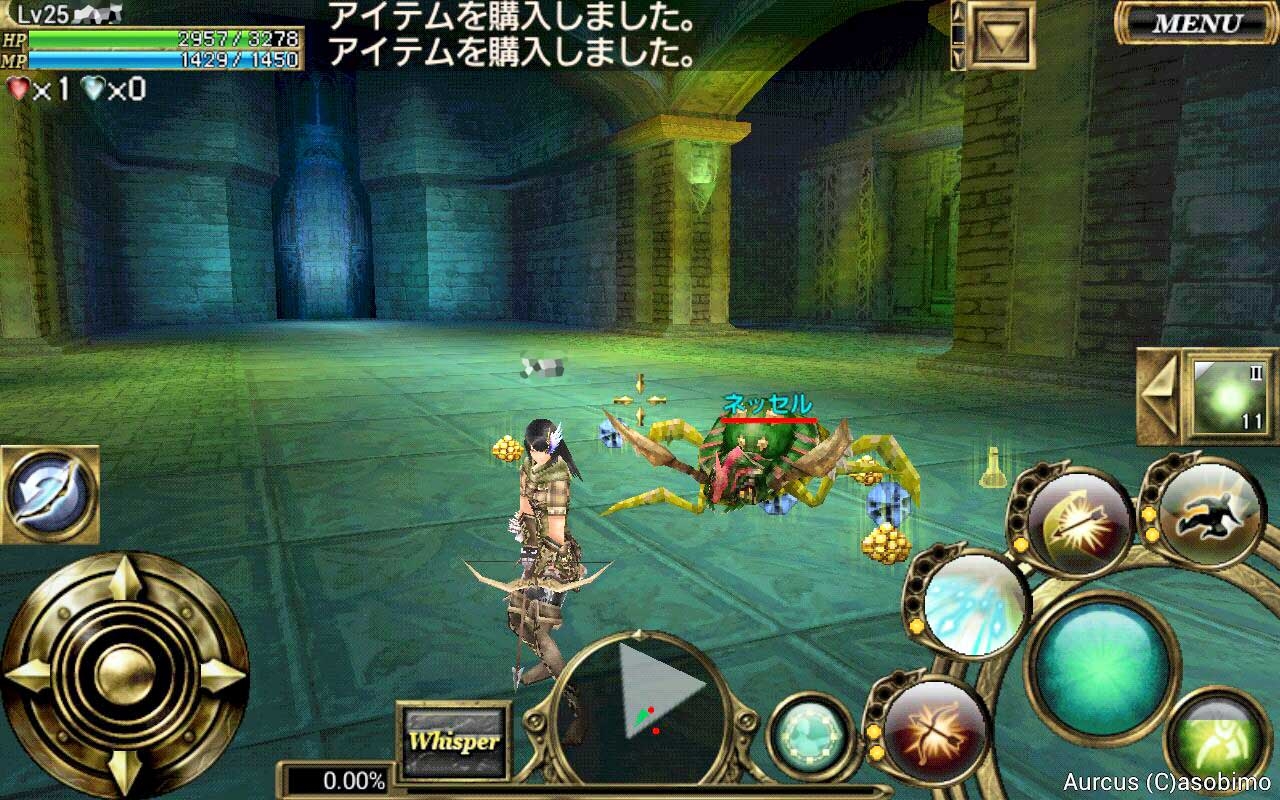Toggle the bow weapon swap icon
The width and height of the screenshot is (1280, 800).
(x=49, y=493)
